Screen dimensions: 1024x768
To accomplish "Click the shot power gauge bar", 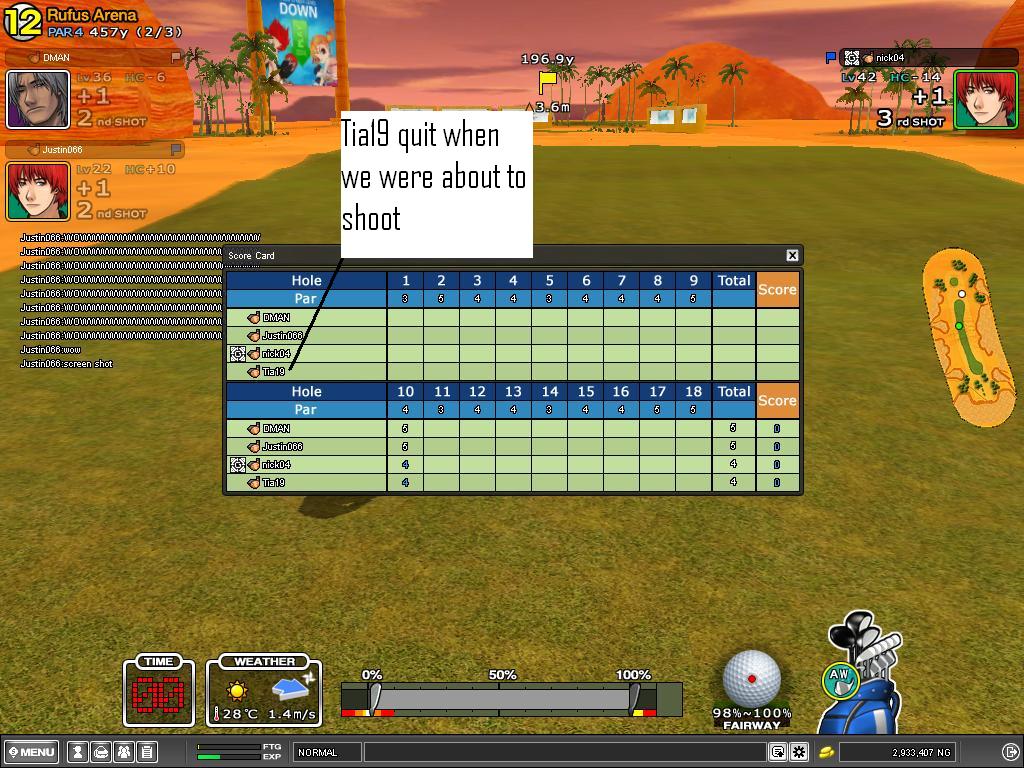I will click(x=510, y=698).
